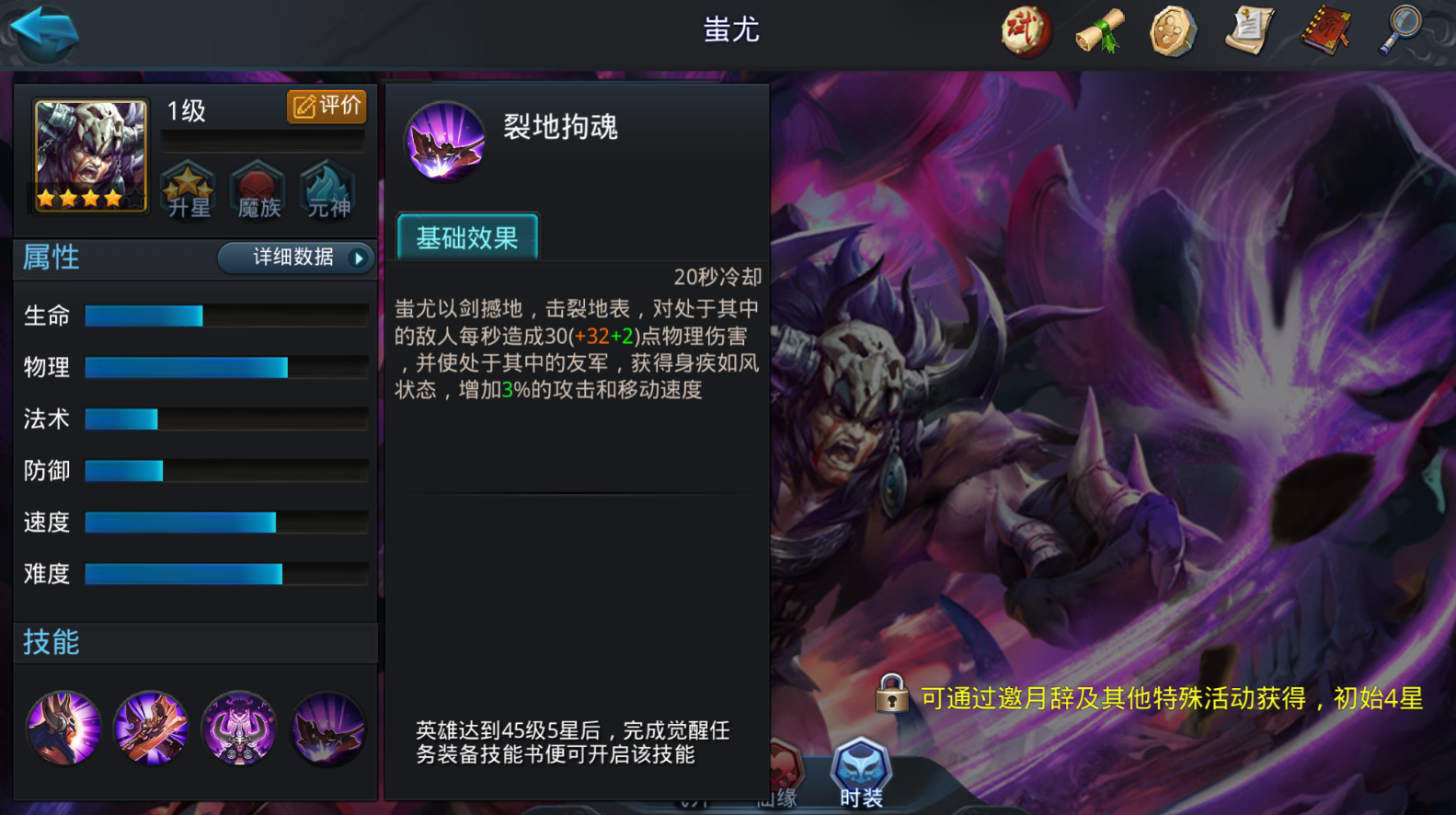This screenshot has width=1456, height=815.
Task: Select the golden seal medal icon
Action: click(x=1175, y=30)
